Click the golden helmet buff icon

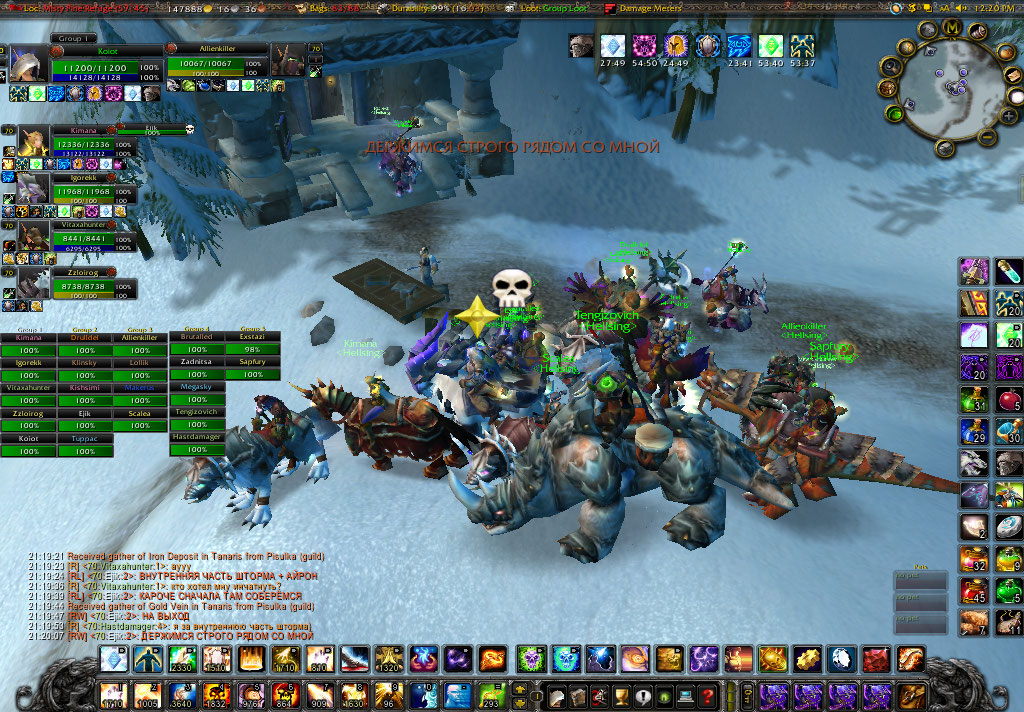coord(677,46)
